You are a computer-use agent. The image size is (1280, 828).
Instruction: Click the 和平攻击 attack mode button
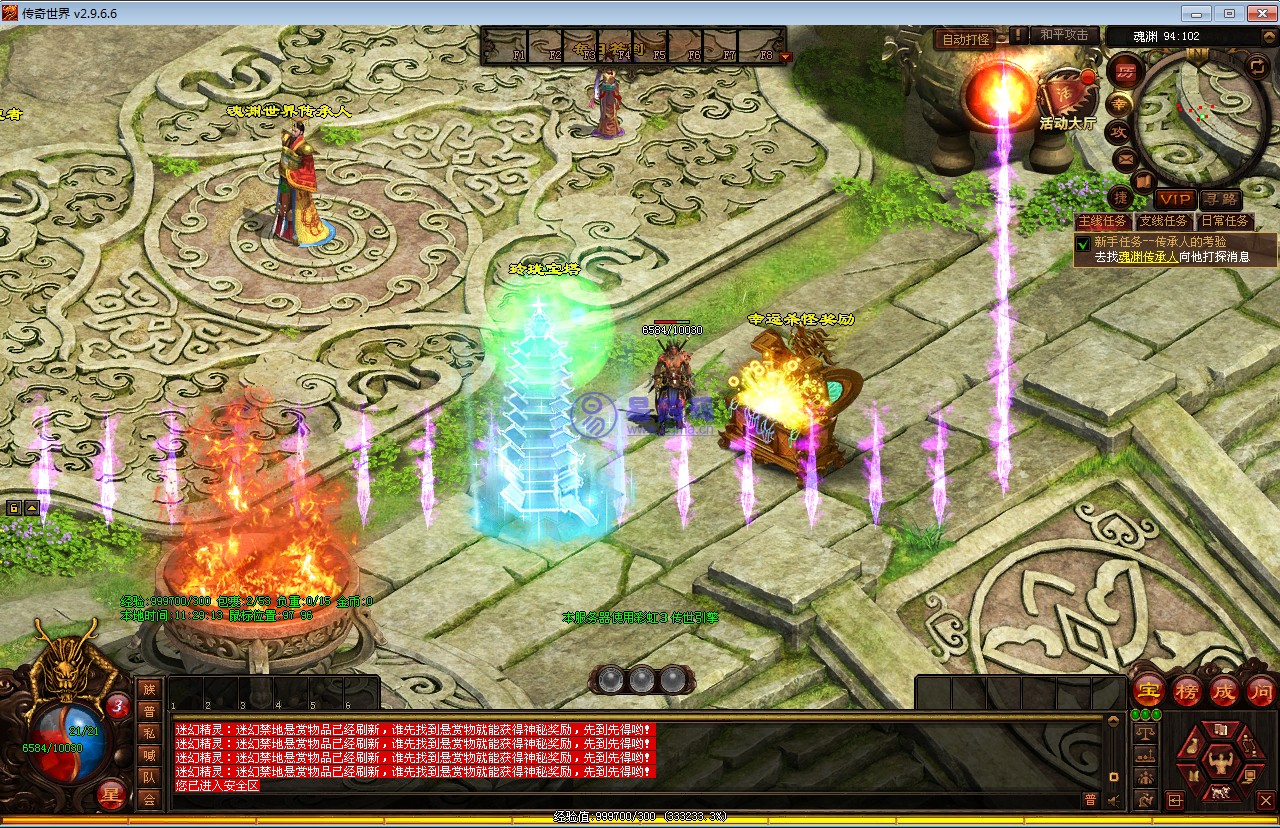tap(1064, 35)
